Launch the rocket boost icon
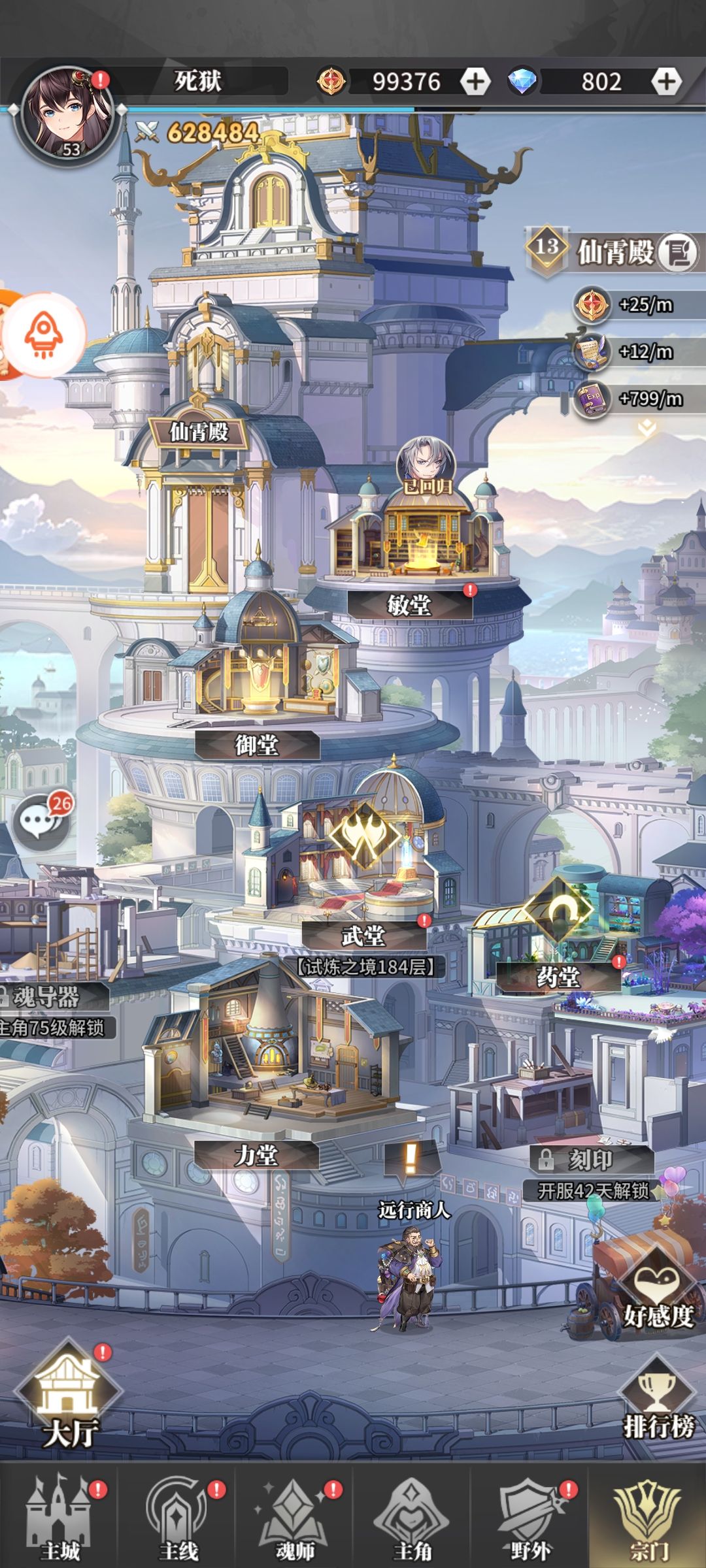 (43, 335)
